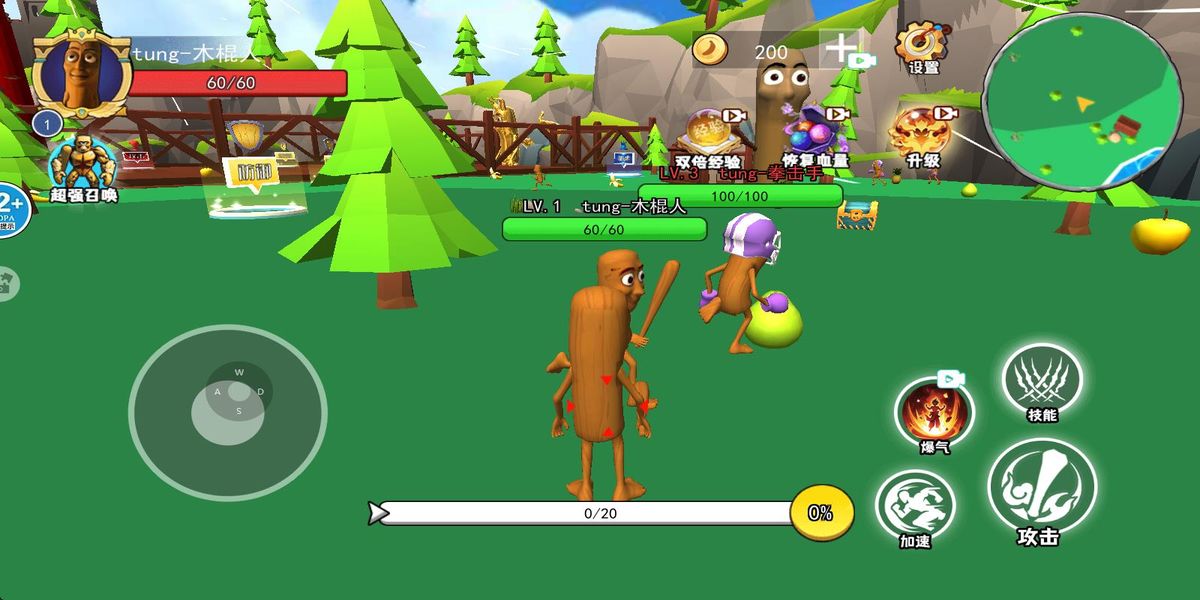Click the 升级 upgrade icon
This screenshot has width=1200, height=600.
(921, 135)
